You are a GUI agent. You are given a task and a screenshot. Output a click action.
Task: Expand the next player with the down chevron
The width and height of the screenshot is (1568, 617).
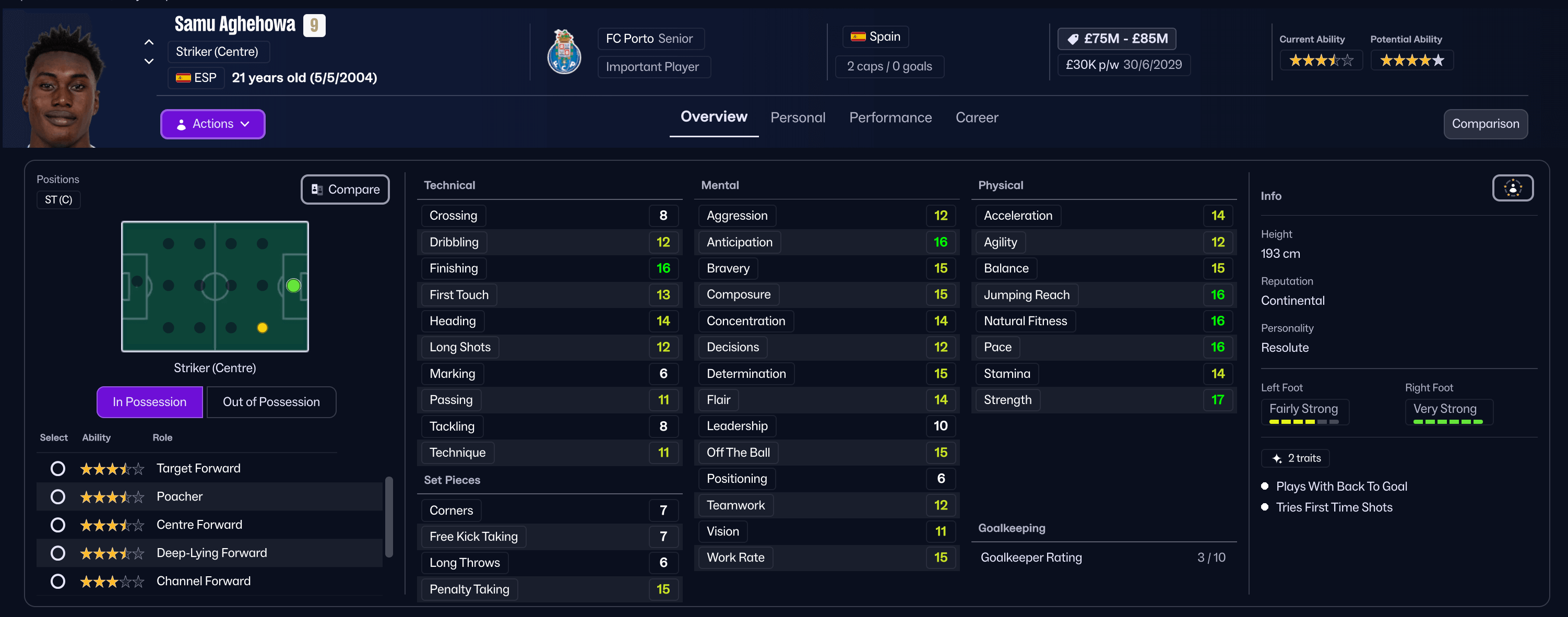click(149, 61)
